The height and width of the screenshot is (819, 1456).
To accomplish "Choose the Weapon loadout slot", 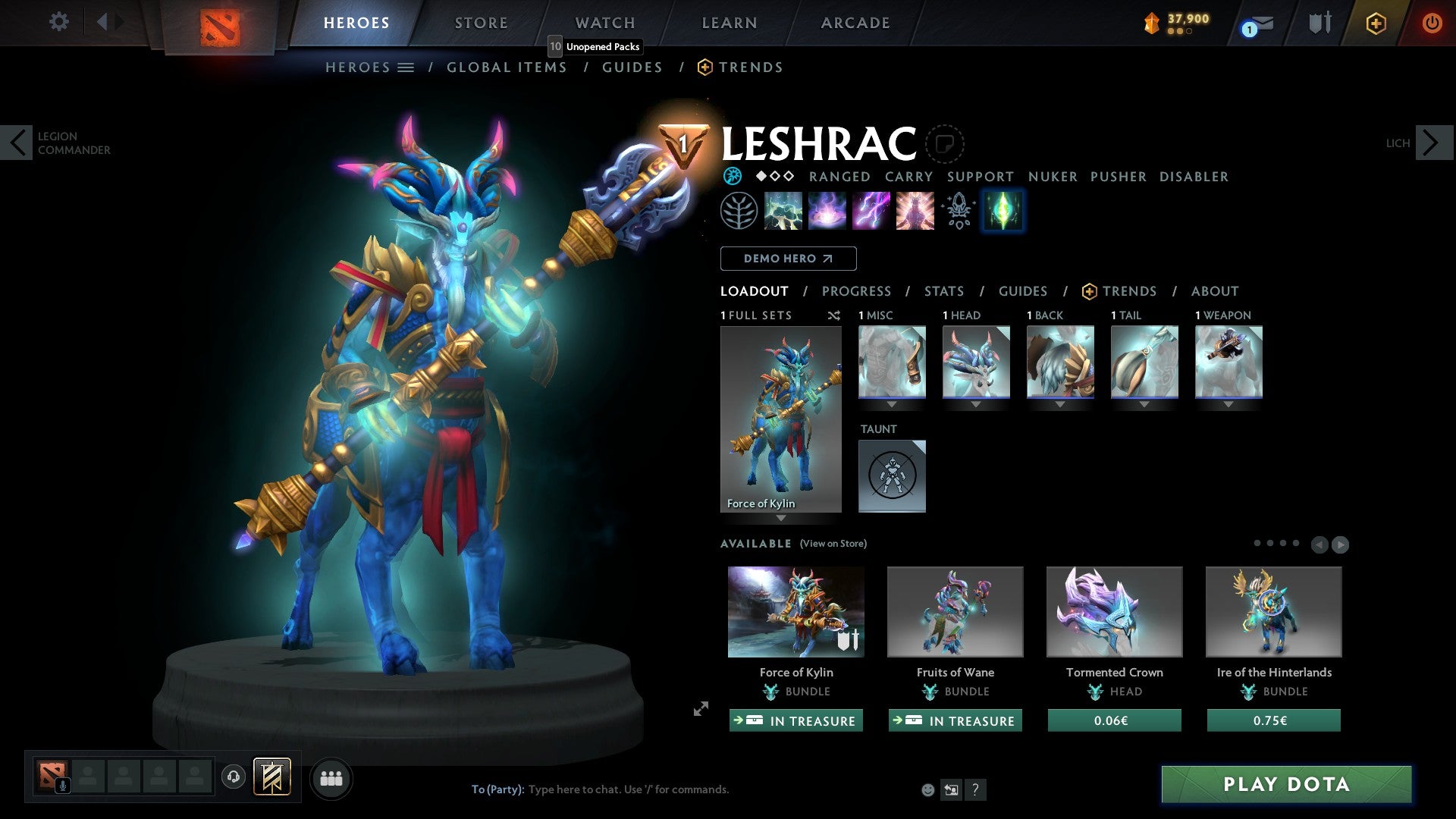I will (1228, 362).
